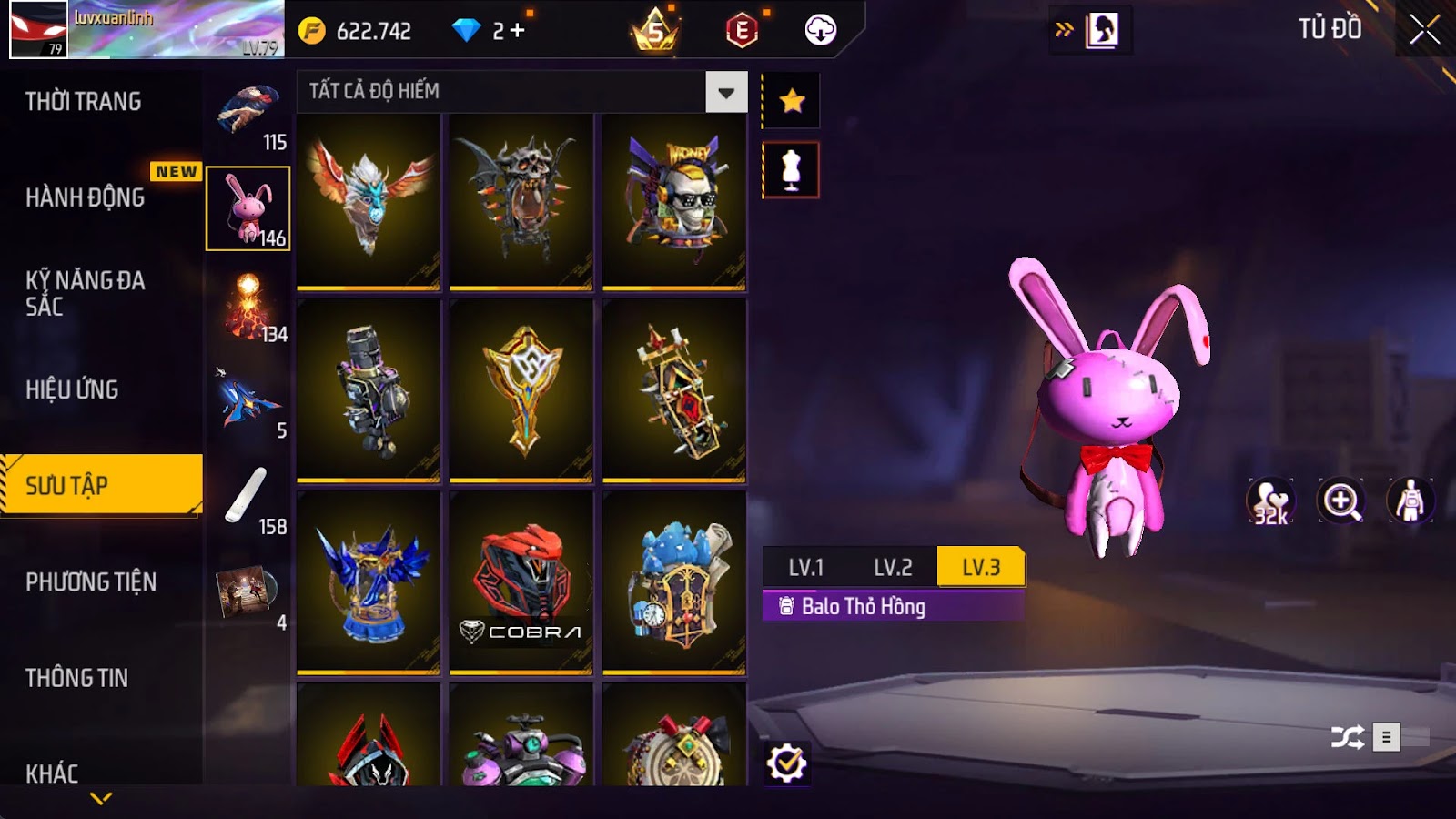Click the shuffle random icon
The height and width of the screenshot is (819, 1456).
[x=1347, y=736]
